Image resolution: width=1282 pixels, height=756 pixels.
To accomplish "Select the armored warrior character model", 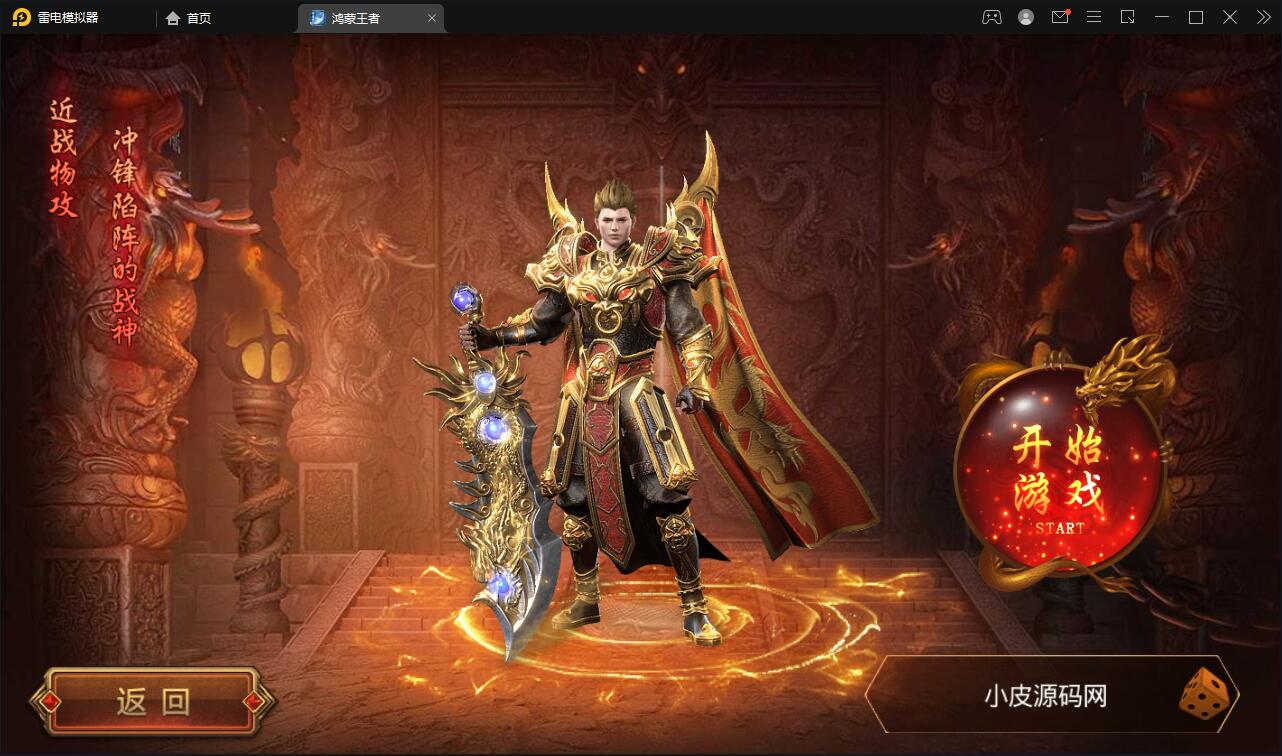I will (620, 400).
